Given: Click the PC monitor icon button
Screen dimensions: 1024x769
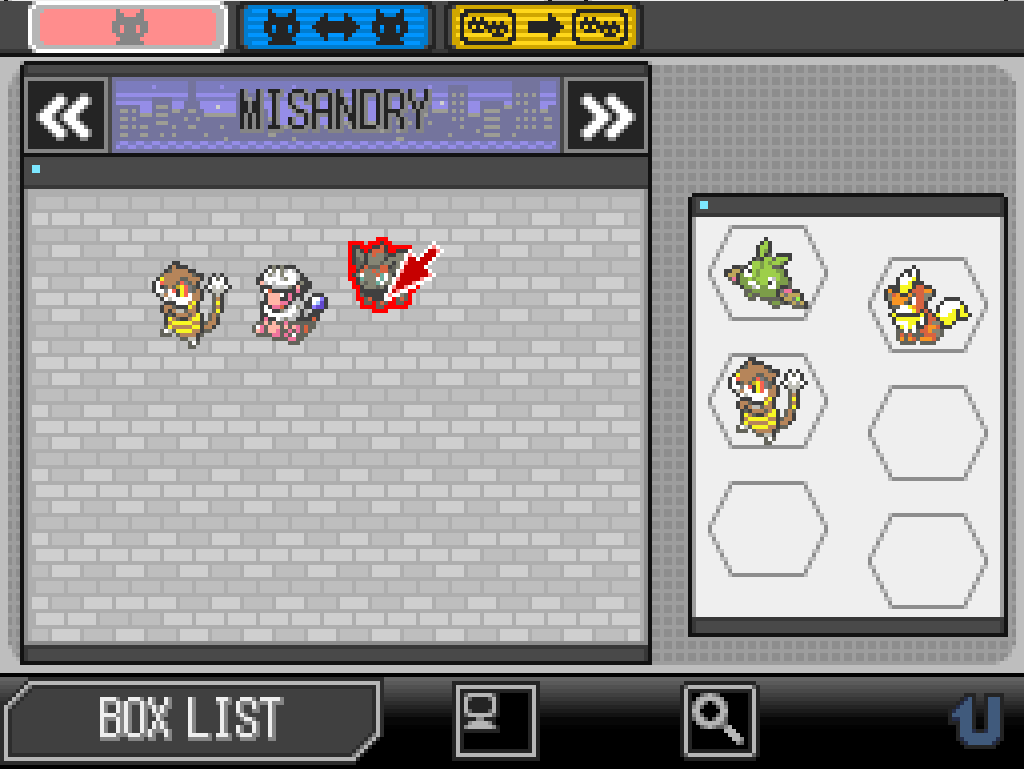Looking at the screenshot, I should [495, 719].
